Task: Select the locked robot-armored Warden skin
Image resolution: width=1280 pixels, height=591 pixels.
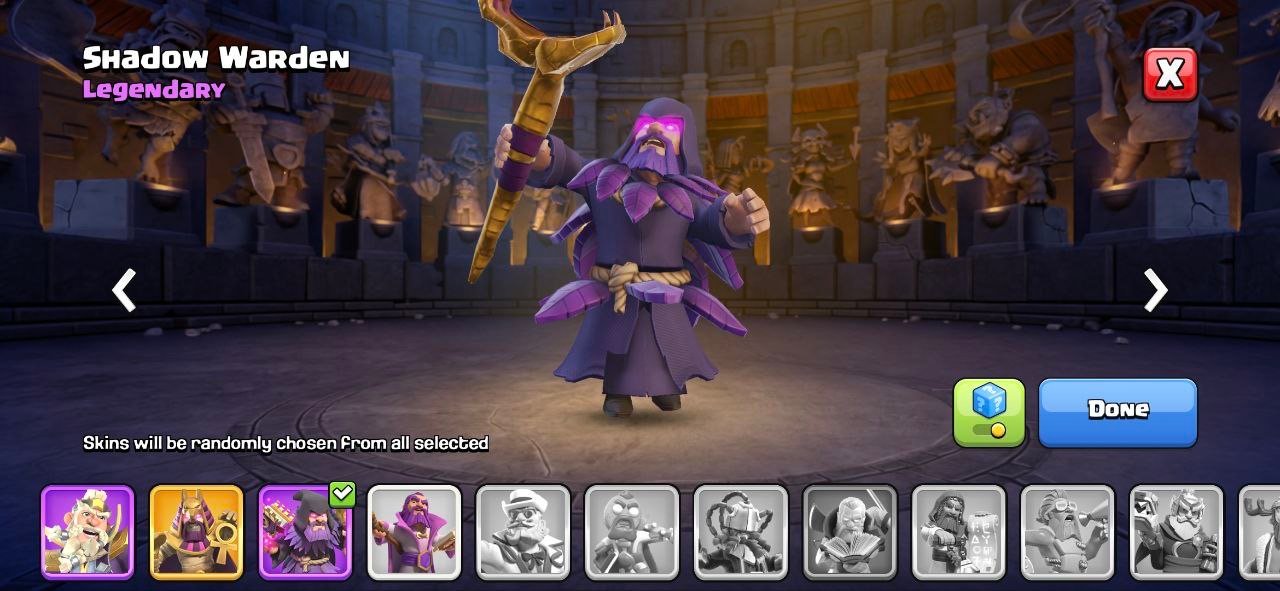Action: pos(741,532)
